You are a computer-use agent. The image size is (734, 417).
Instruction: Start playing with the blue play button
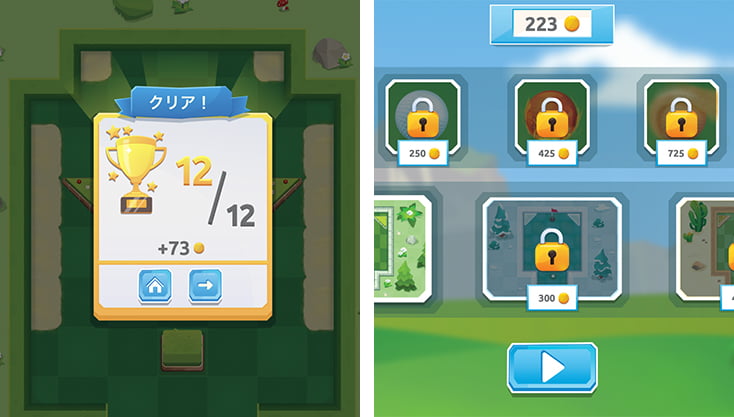click(552, 368)
